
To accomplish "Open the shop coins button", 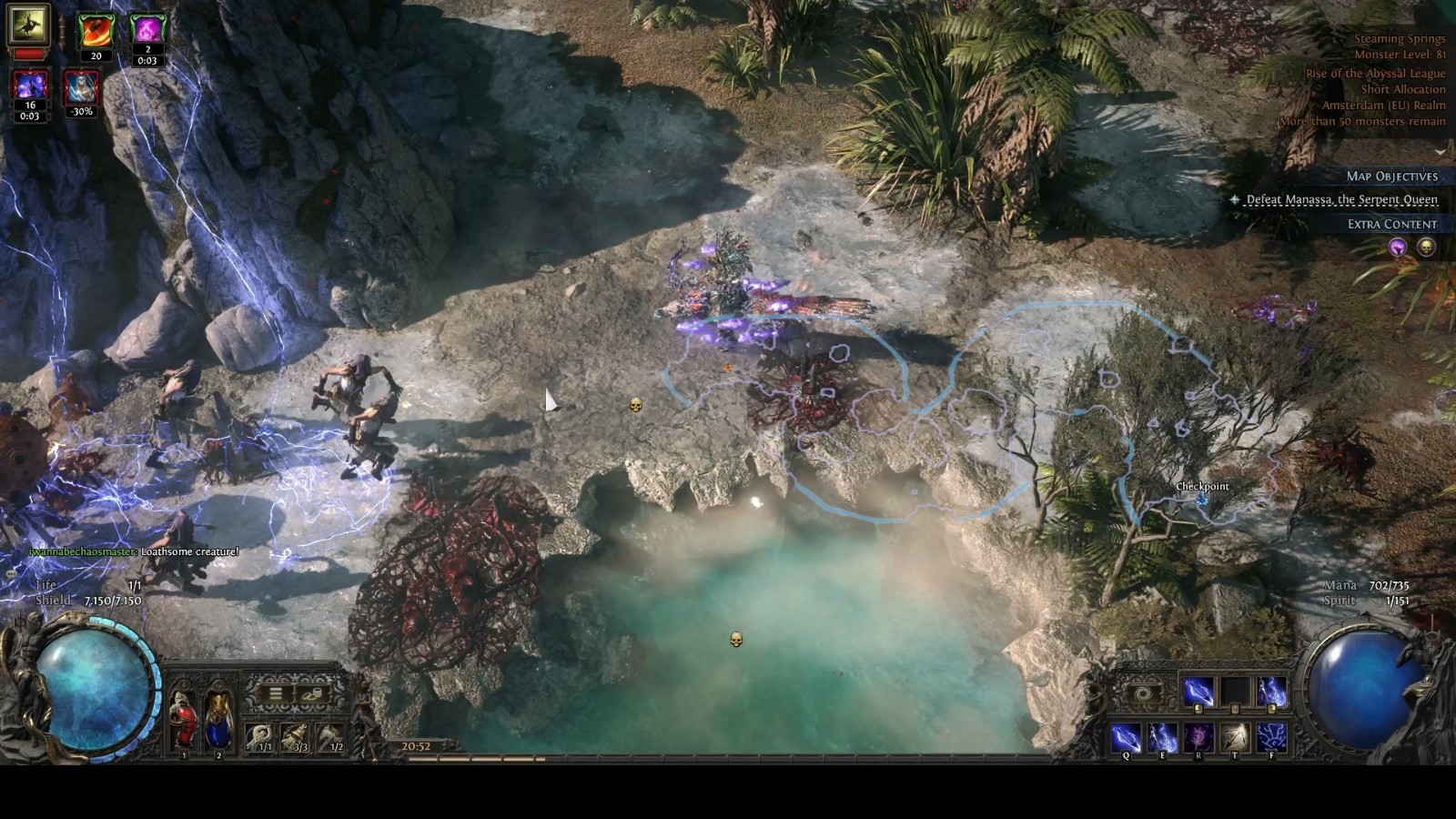I will tap(312, 693).
